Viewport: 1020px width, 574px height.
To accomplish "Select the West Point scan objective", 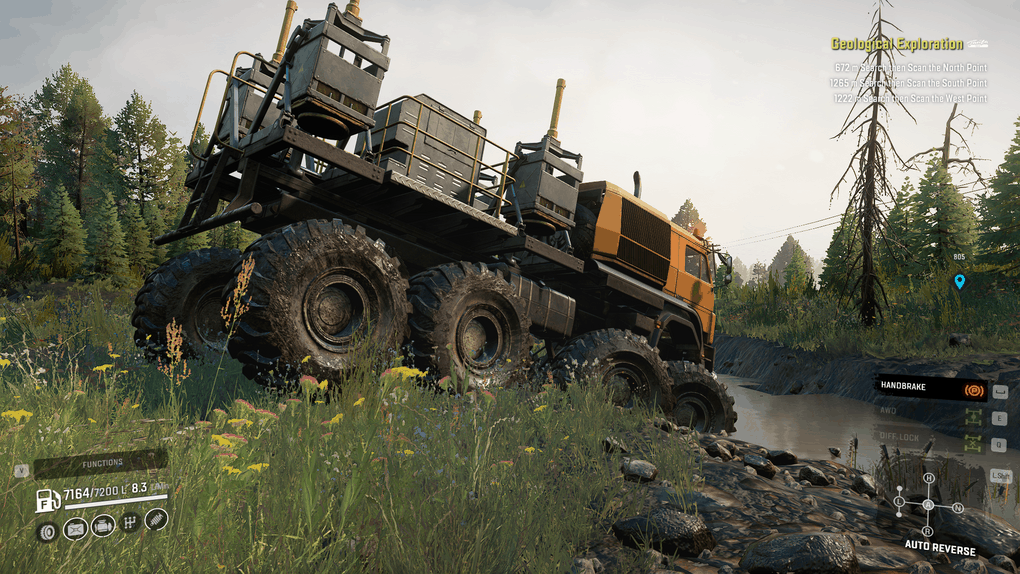I will (x=909, y=98).
